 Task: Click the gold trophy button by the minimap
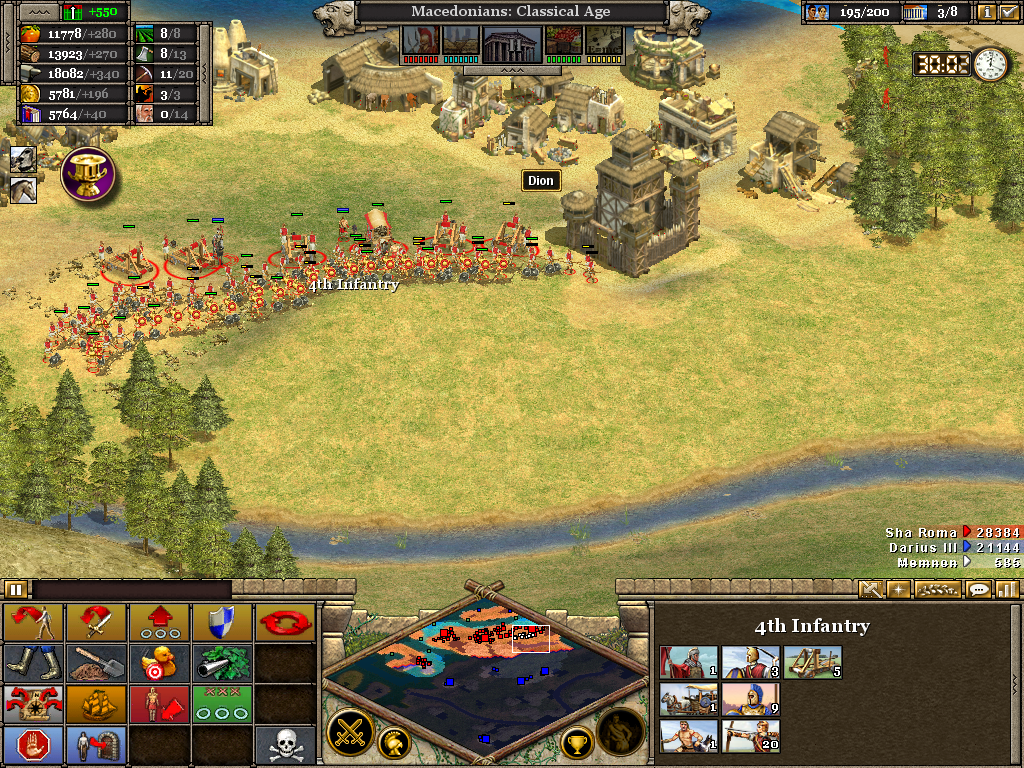577,742
